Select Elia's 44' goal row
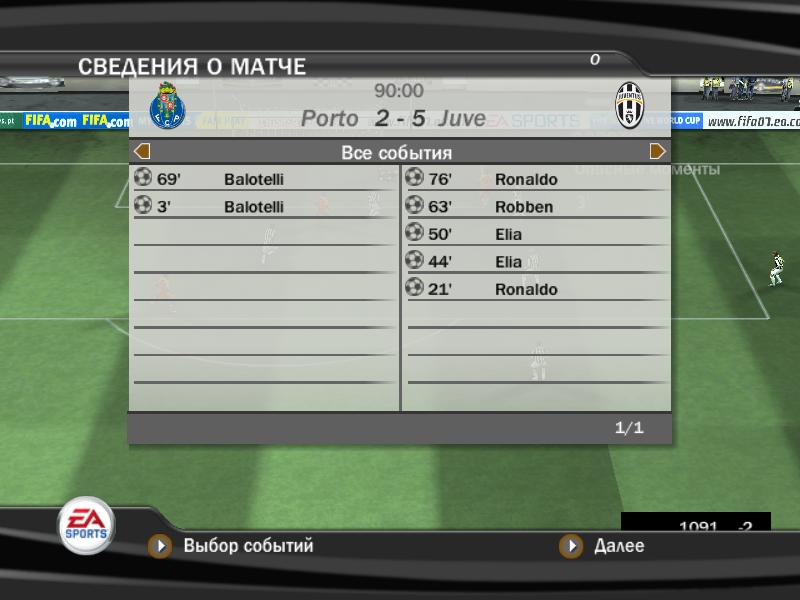 click(x=536, y=262)
